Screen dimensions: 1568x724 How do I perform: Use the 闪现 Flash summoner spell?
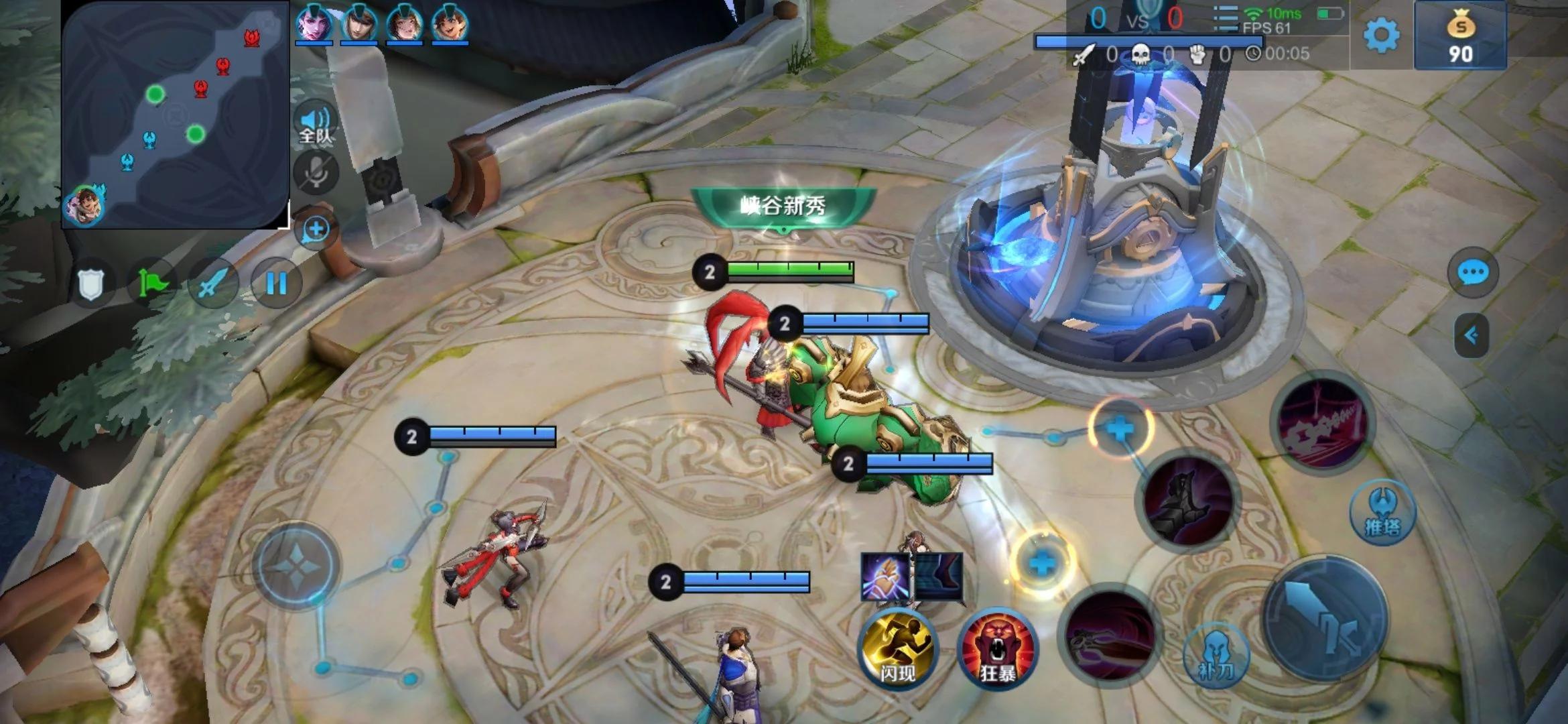pos(897,649)
